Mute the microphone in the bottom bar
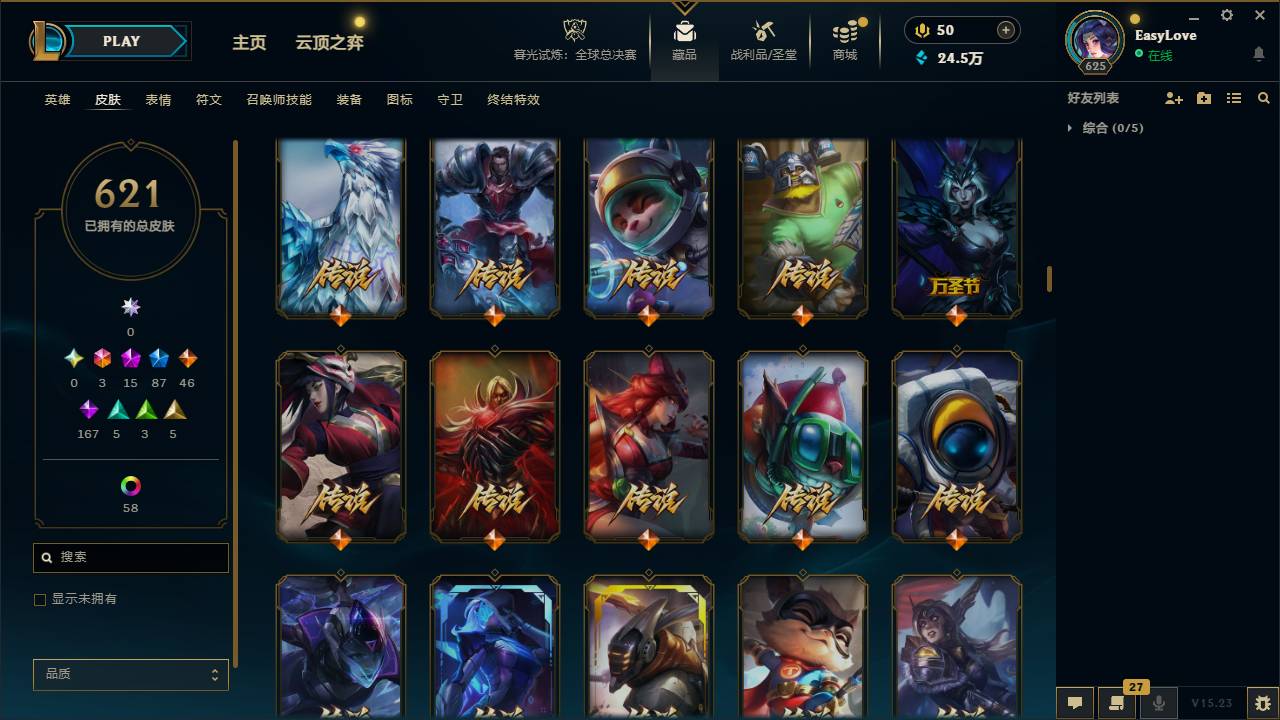 [x=1159, y=703]
